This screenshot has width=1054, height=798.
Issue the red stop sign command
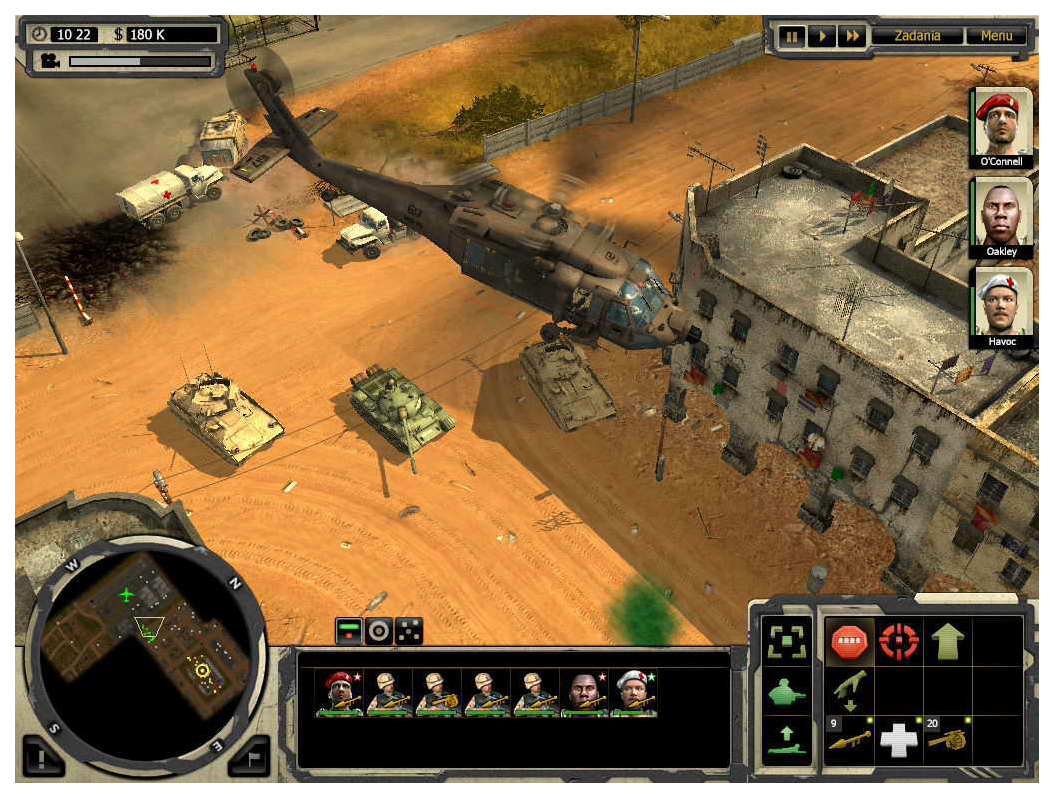(848, 642)
